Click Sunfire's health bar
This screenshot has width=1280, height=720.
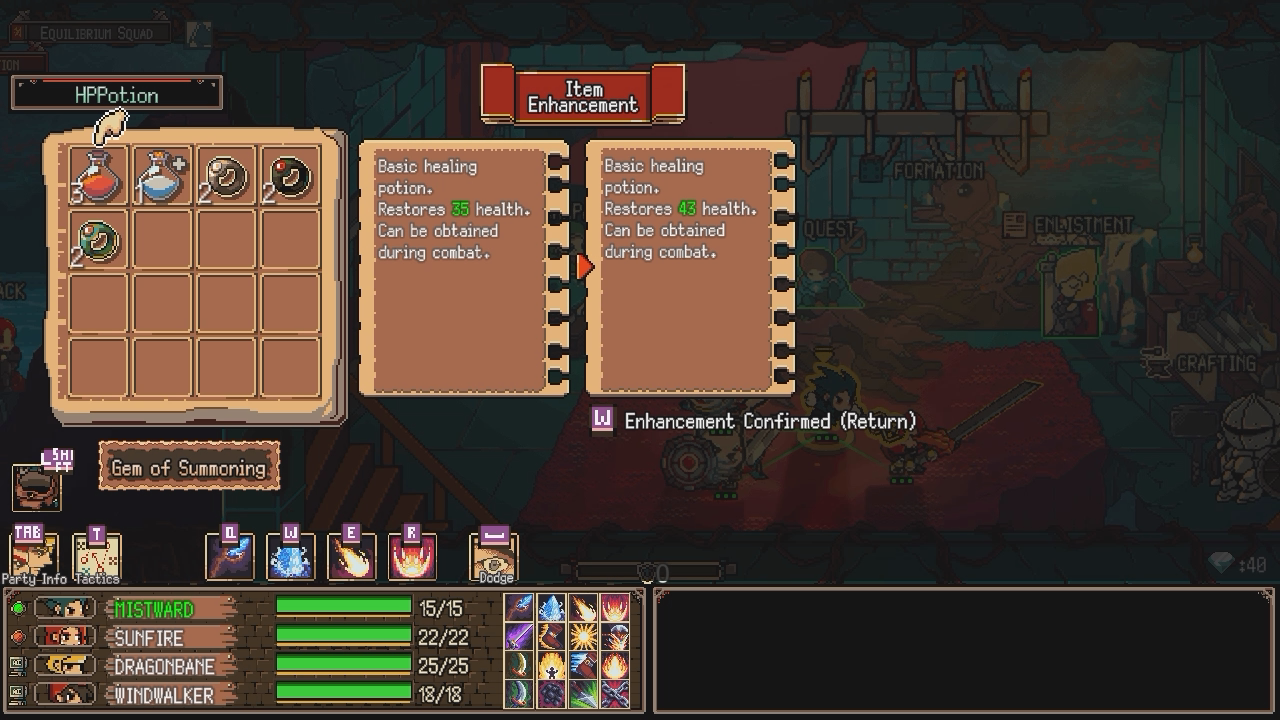coord(344,636)
